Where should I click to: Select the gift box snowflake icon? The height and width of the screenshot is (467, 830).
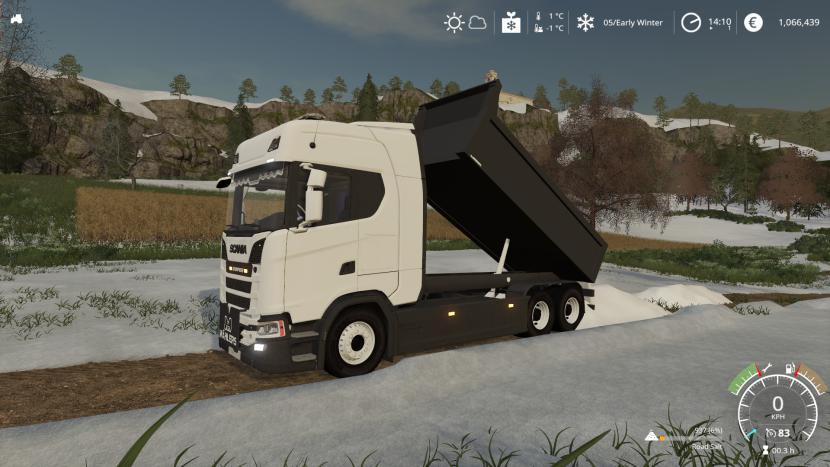point(511,22)
